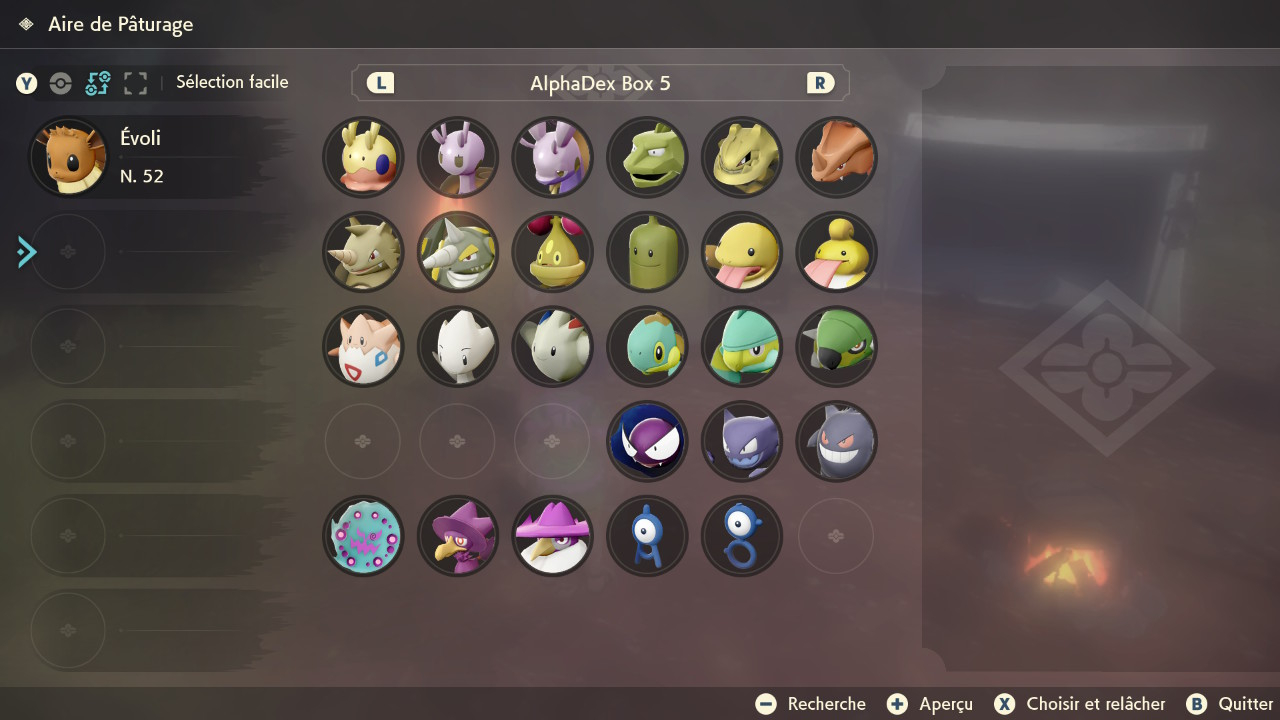This screenshot has height=720, width=1280.
Task: Select the Gastly portrait
Action: pyautogui.click(x=647, y=441)
